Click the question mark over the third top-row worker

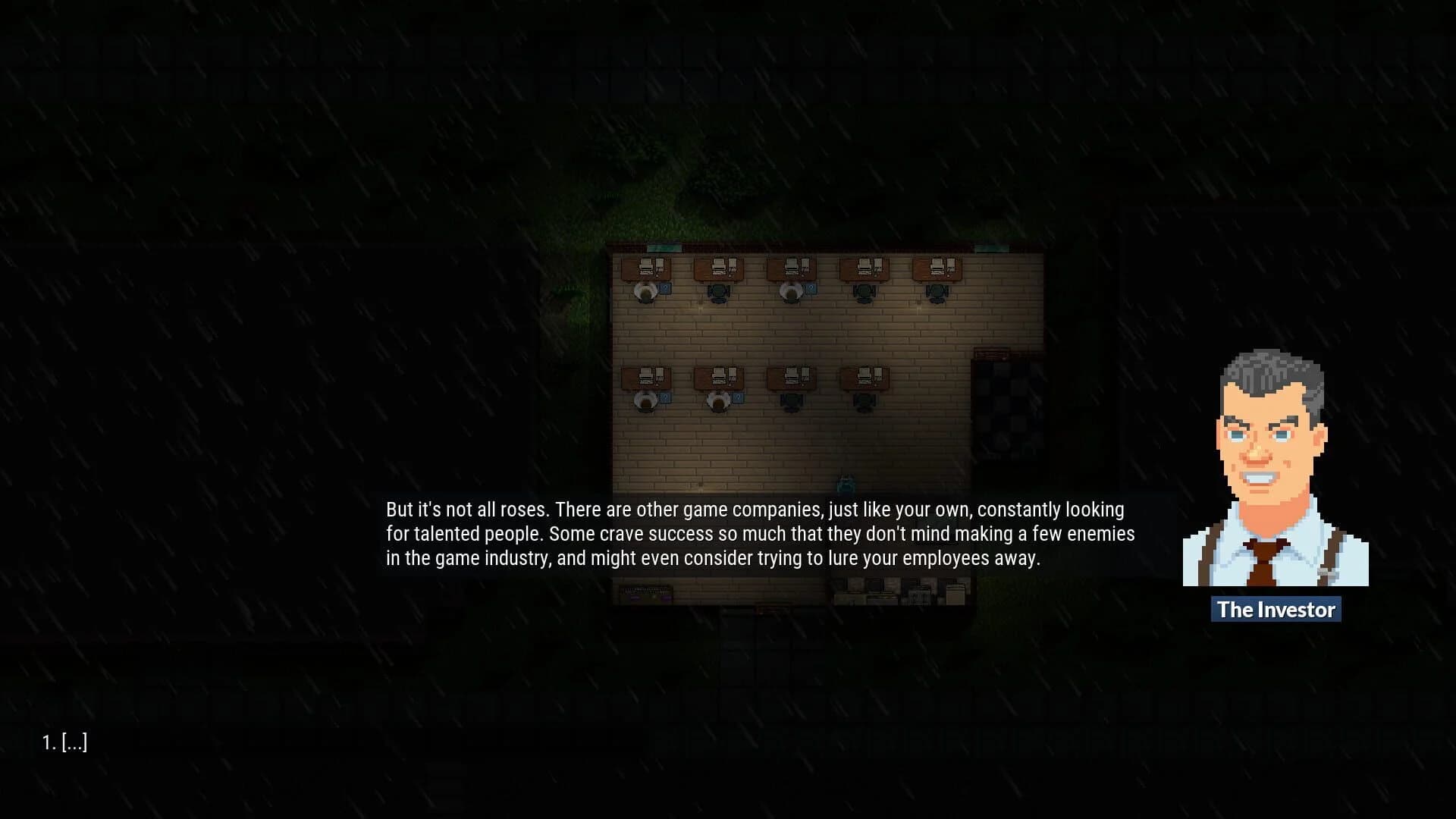(x=812, y=288)
